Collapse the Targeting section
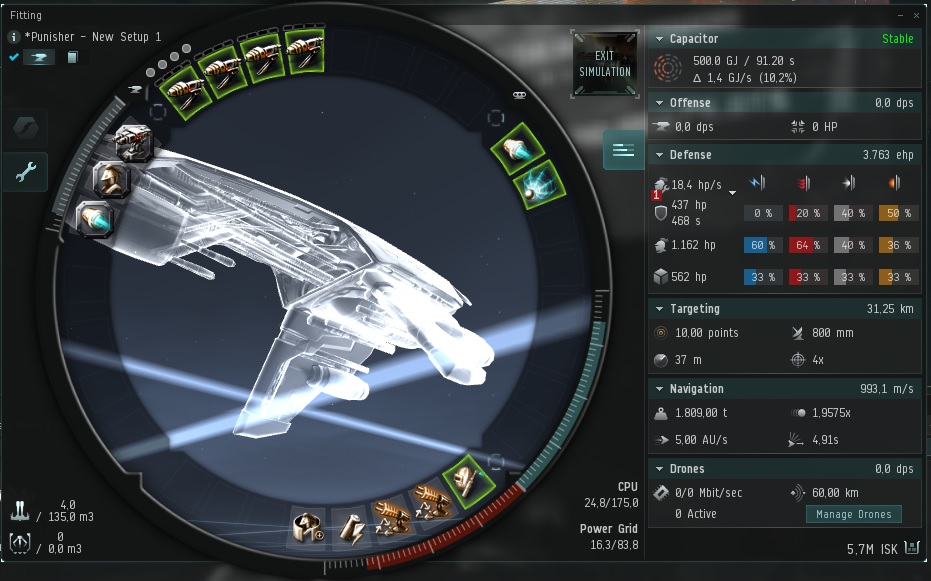 (x=660, y=309)
